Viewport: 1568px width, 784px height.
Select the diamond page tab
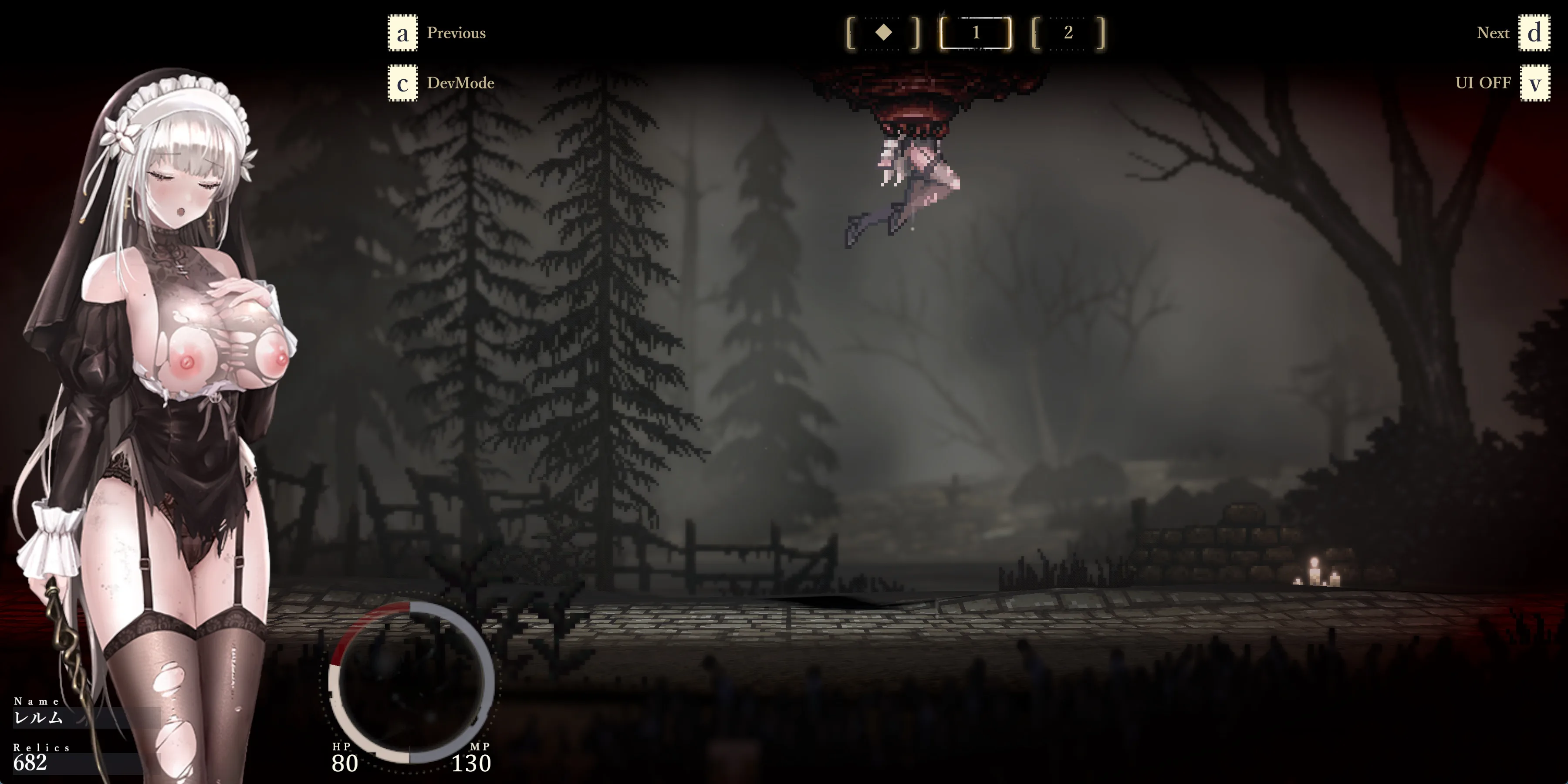[883, 33]
